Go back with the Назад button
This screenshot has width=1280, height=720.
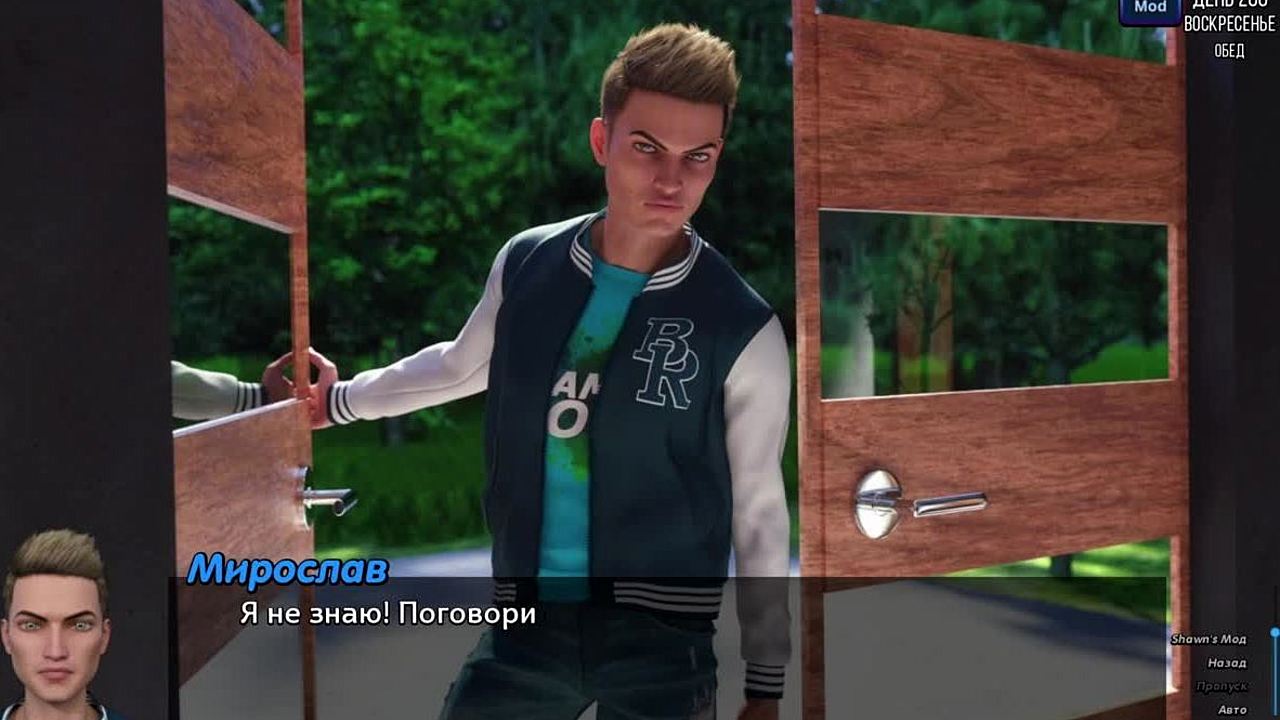[1226, 663]
